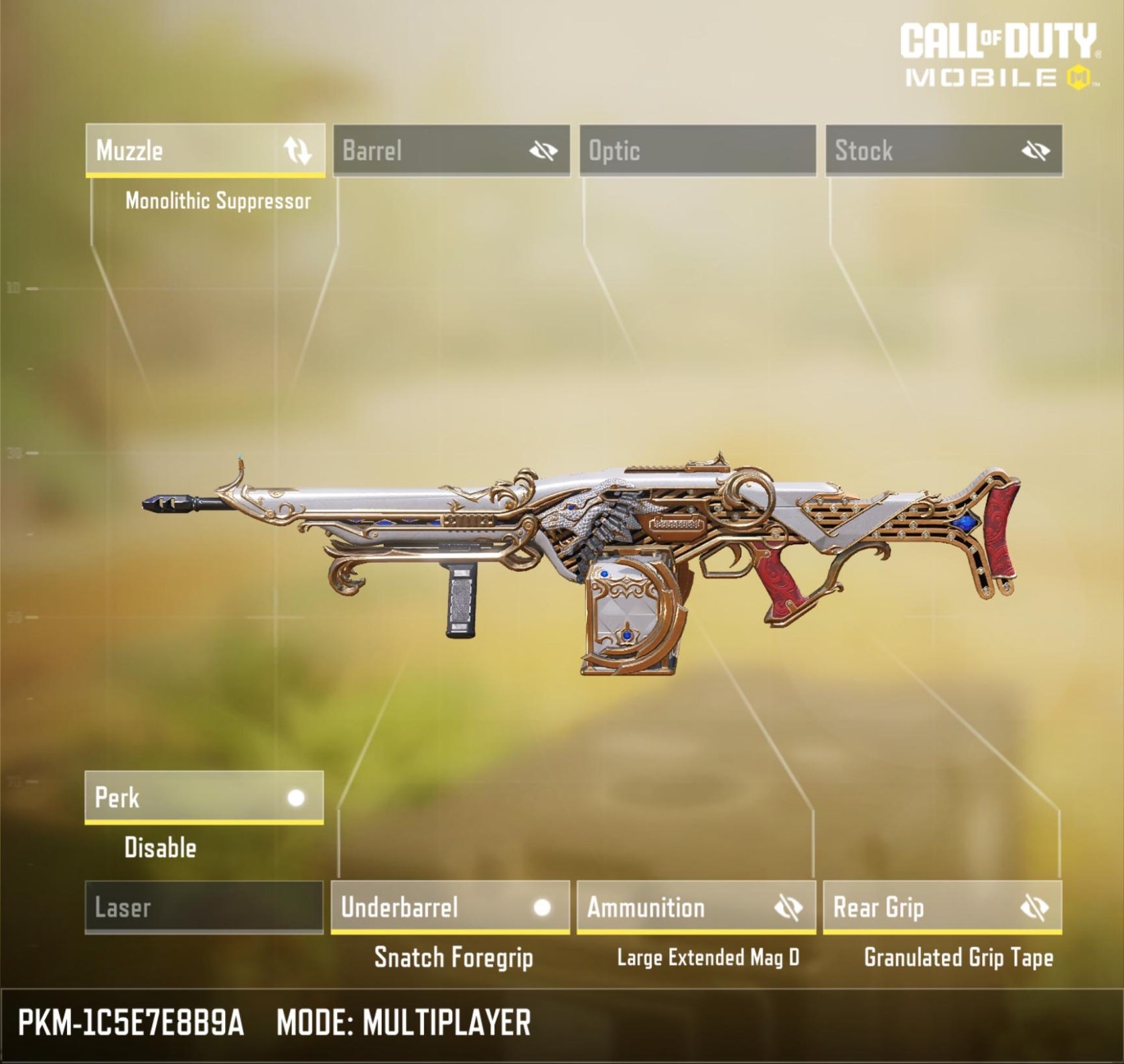Open the Laser attachment slot
Image resolution: width=1124 pixels, height=1064 pixels.
(x=204, y=907)
